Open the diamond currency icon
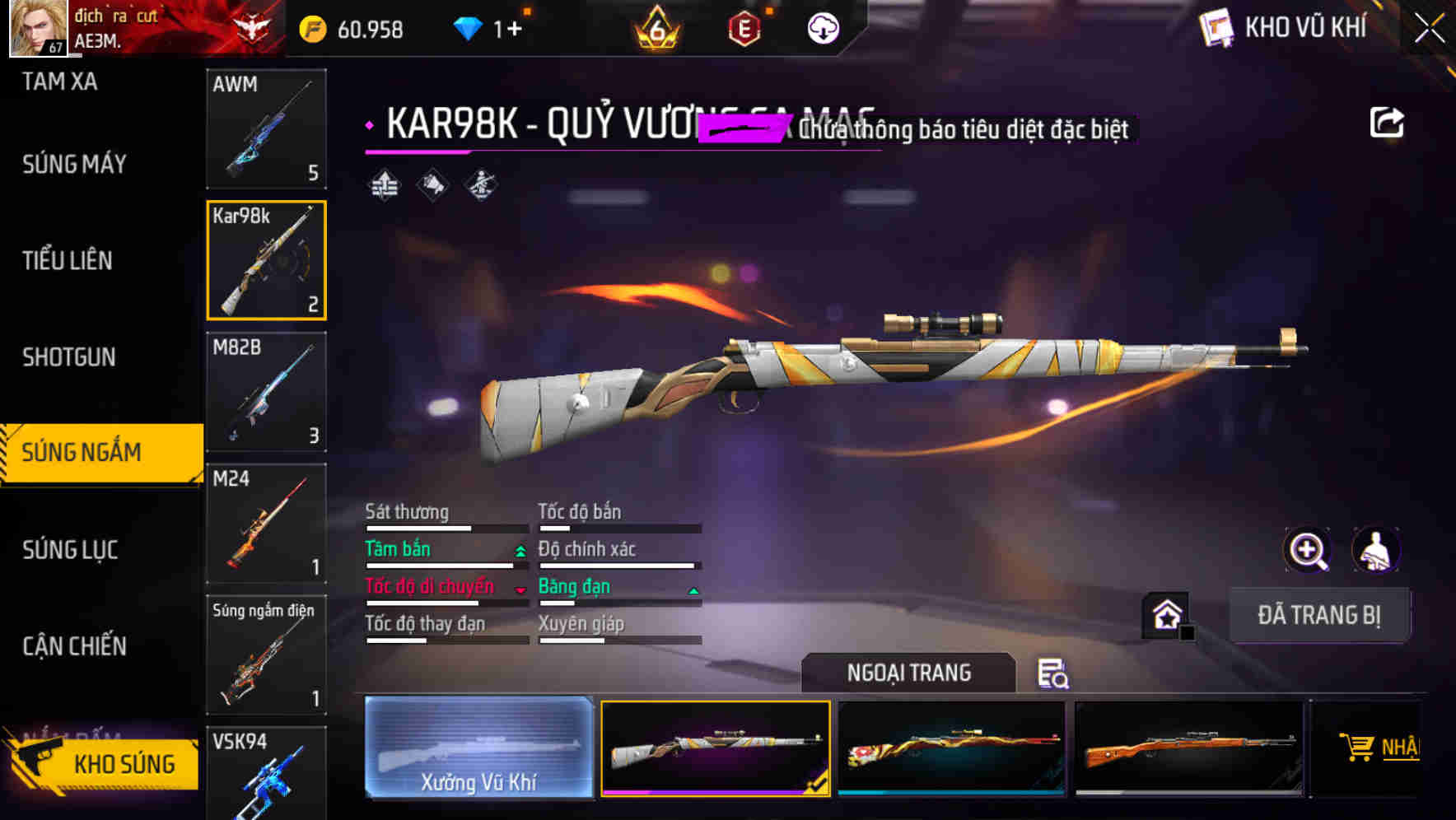The height and width of the screenshot is (820, 1456). [x=469, y=27]
